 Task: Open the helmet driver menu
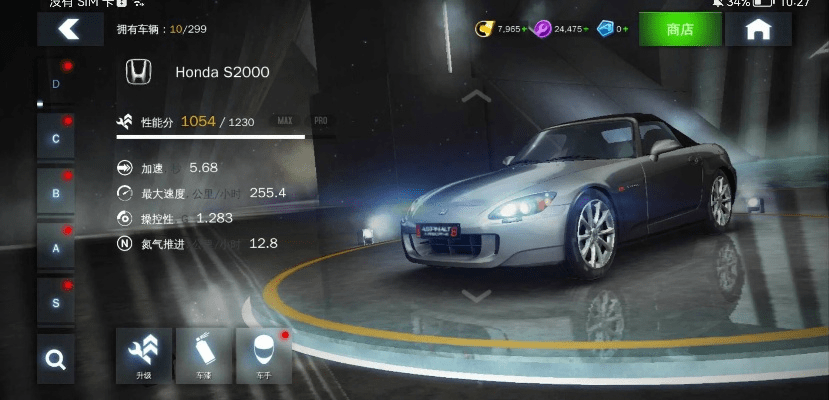[x=263, y=355]
